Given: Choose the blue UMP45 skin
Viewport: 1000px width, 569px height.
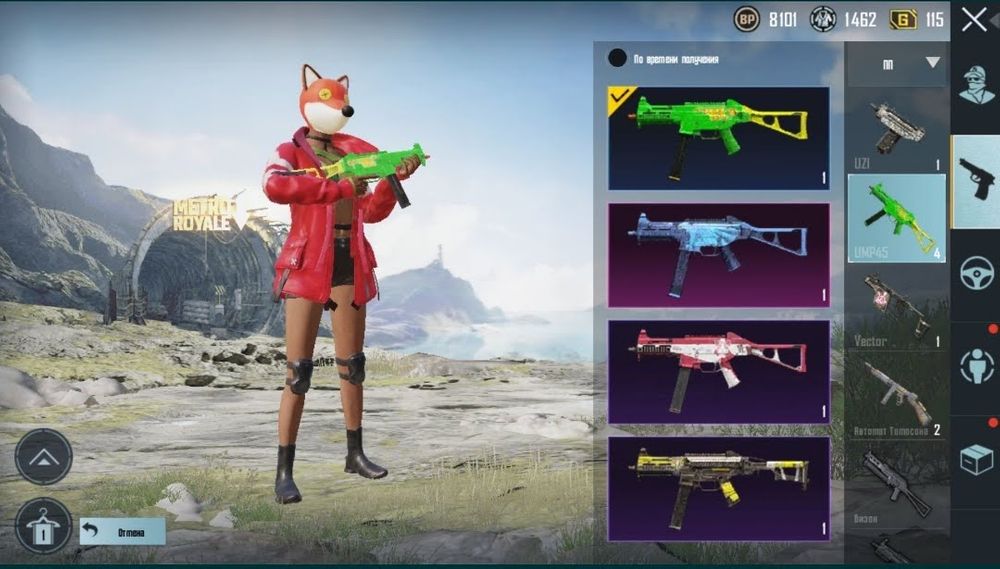Looking at the screenshot, I should [x=718, y=255].
